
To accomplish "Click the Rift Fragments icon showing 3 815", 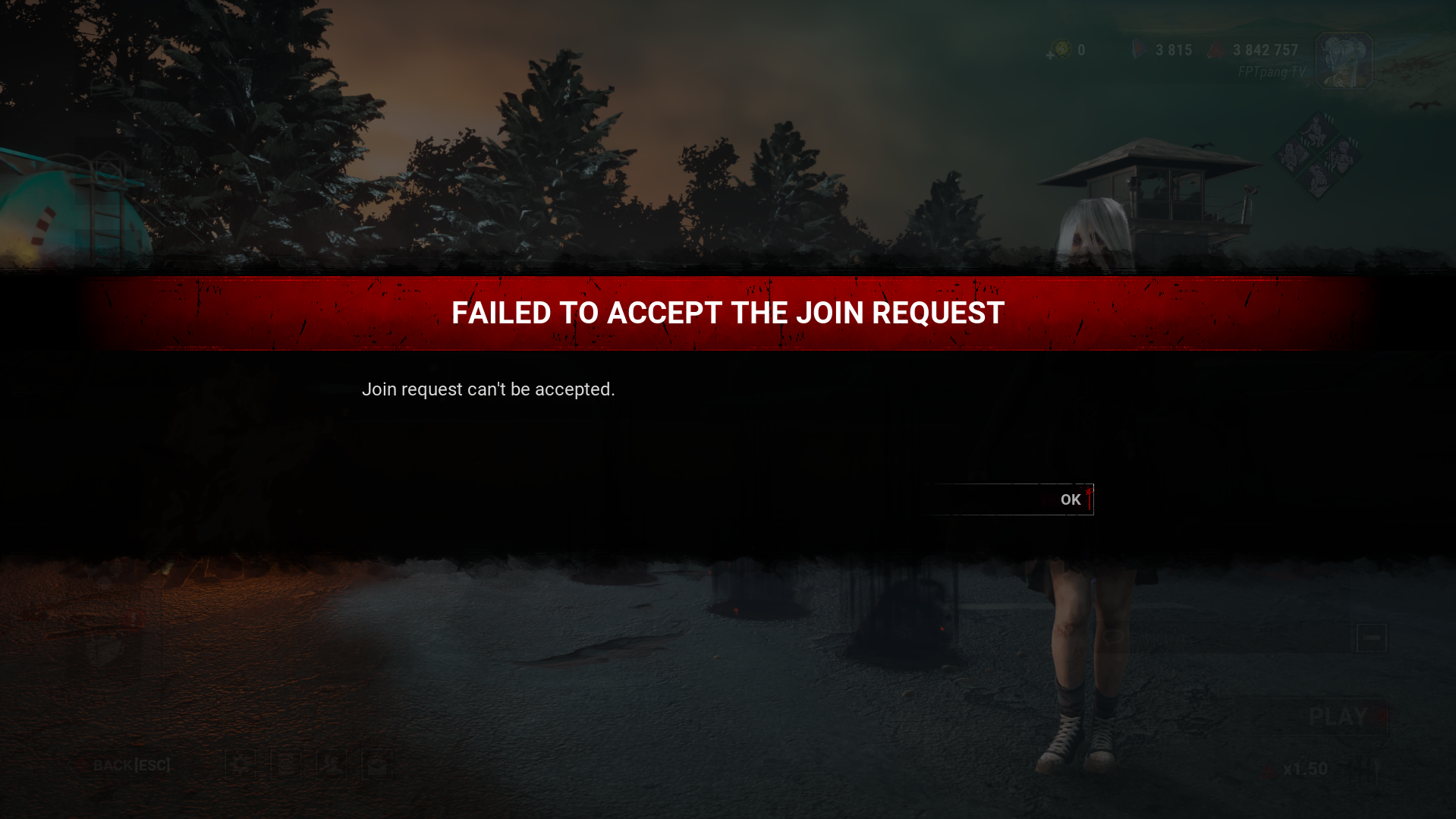I will tap(1139, 49).
